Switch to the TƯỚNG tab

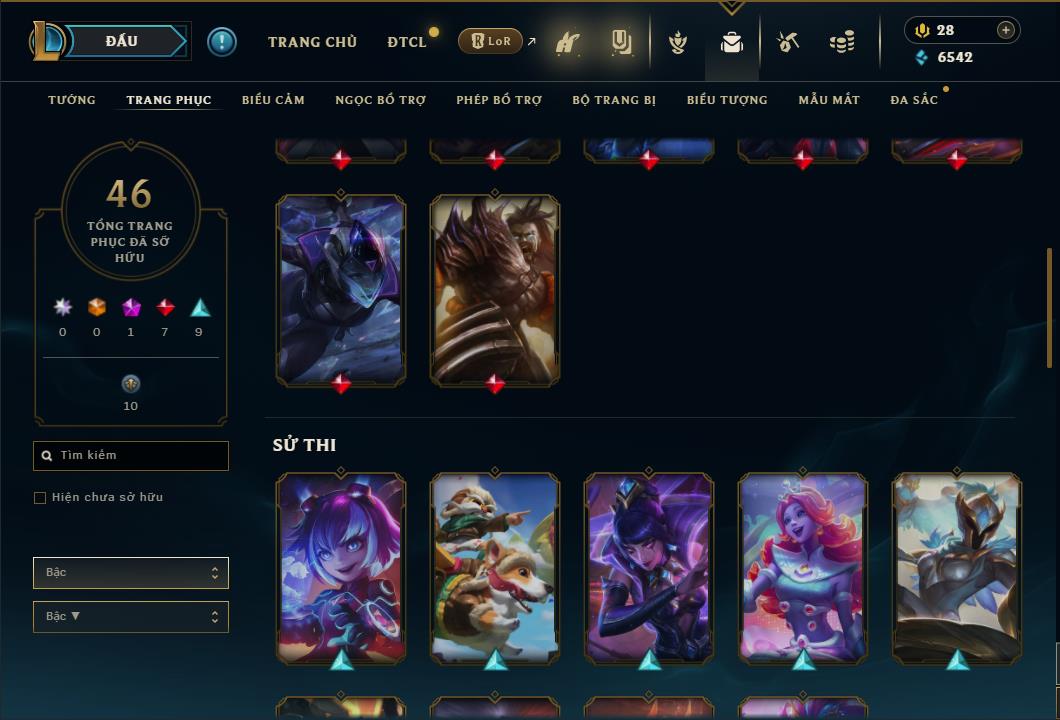(x=72, y=100)
